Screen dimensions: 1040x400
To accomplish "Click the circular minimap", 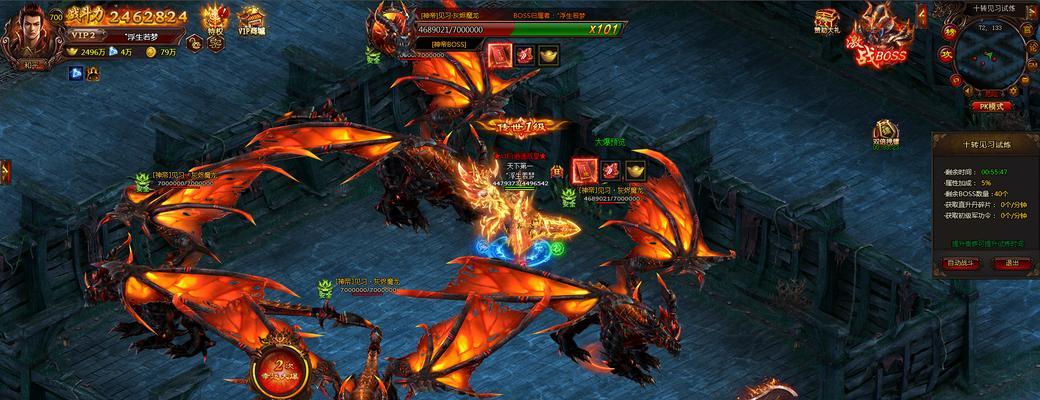I will click(x=989, y=58).
